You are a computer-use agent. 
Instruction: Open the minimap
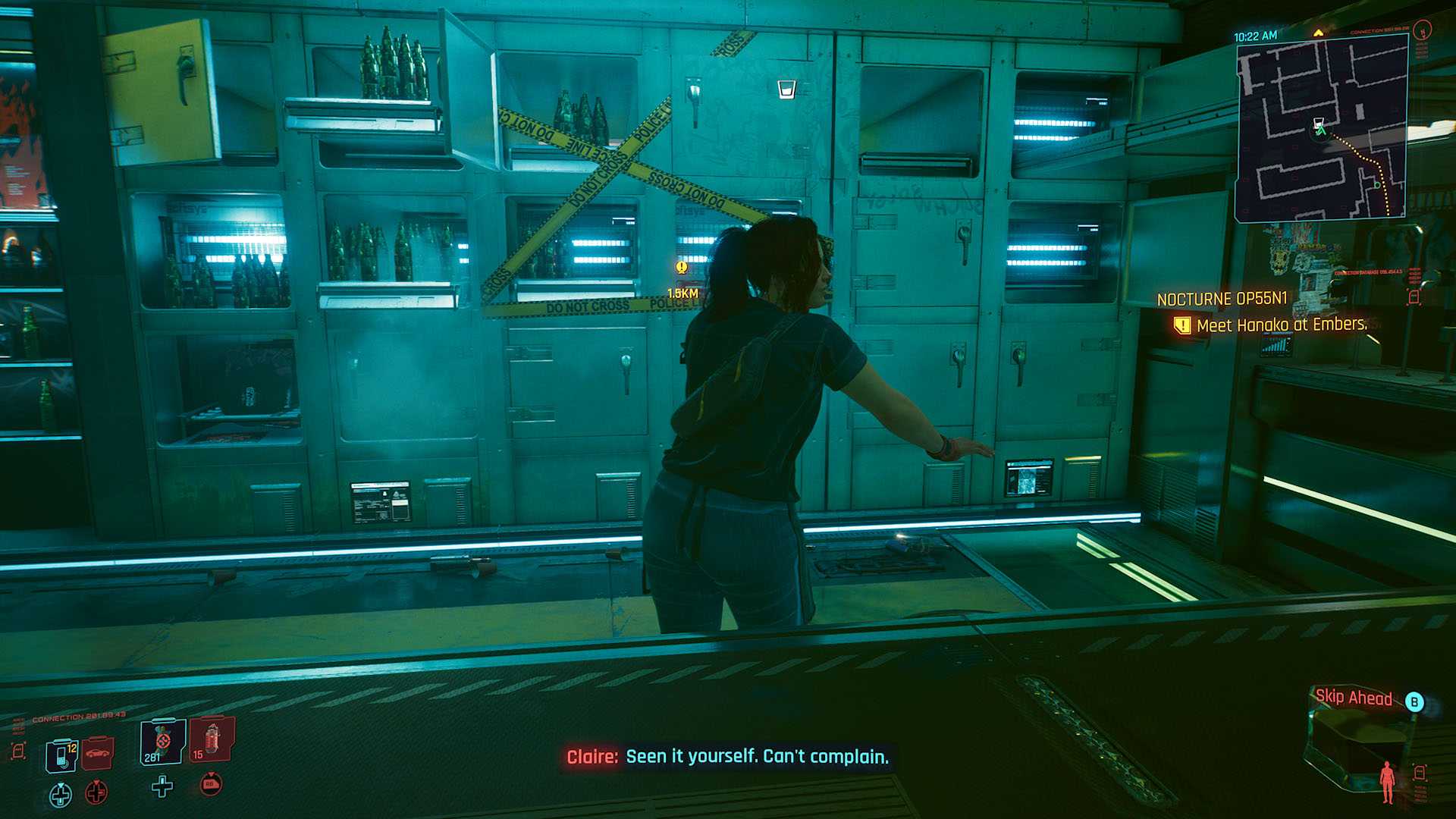[1321, 127]
